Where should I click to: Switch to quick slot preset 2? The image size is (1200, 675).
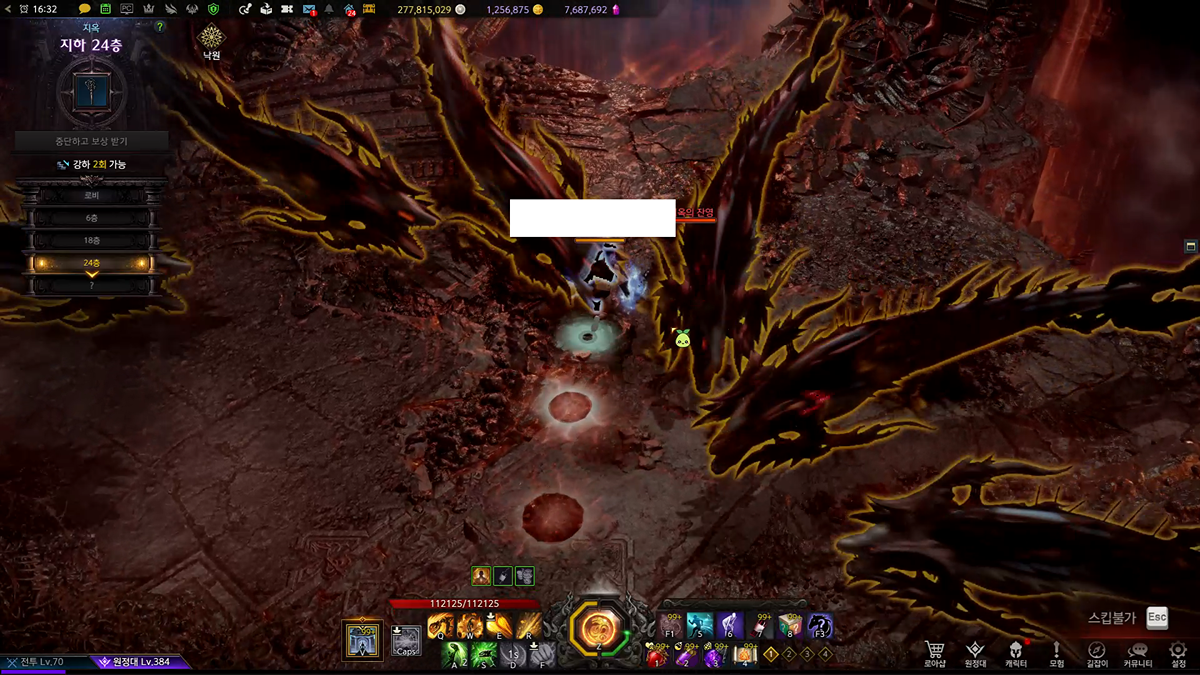789,654
